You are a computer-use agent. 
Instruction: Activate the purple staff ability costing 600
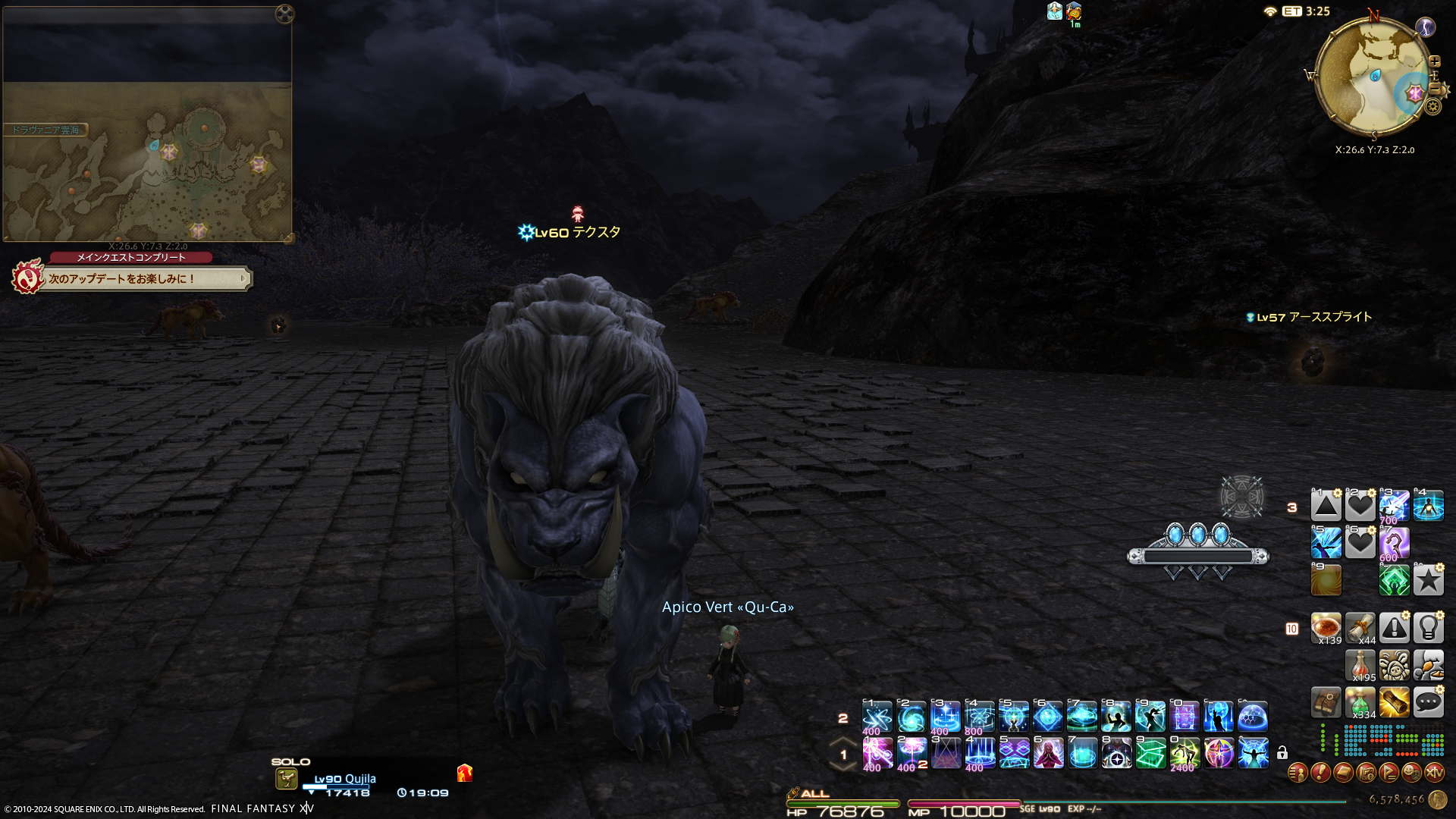[x=1394, y=544]
